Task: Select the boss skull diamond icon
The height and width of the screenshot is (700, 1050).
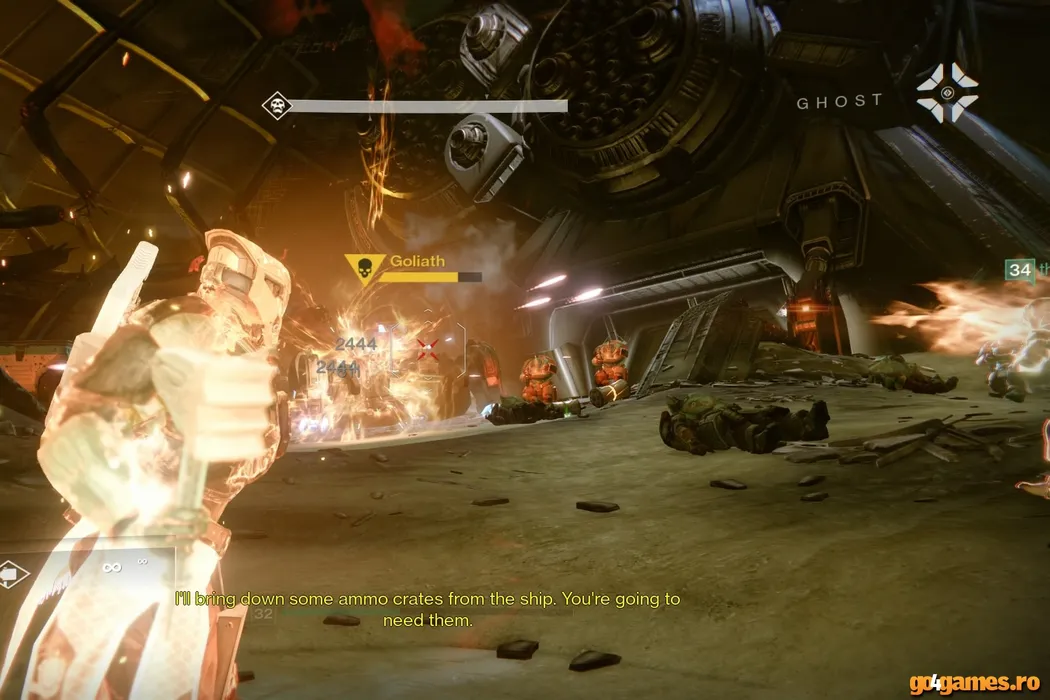Action: coord(276,105)
